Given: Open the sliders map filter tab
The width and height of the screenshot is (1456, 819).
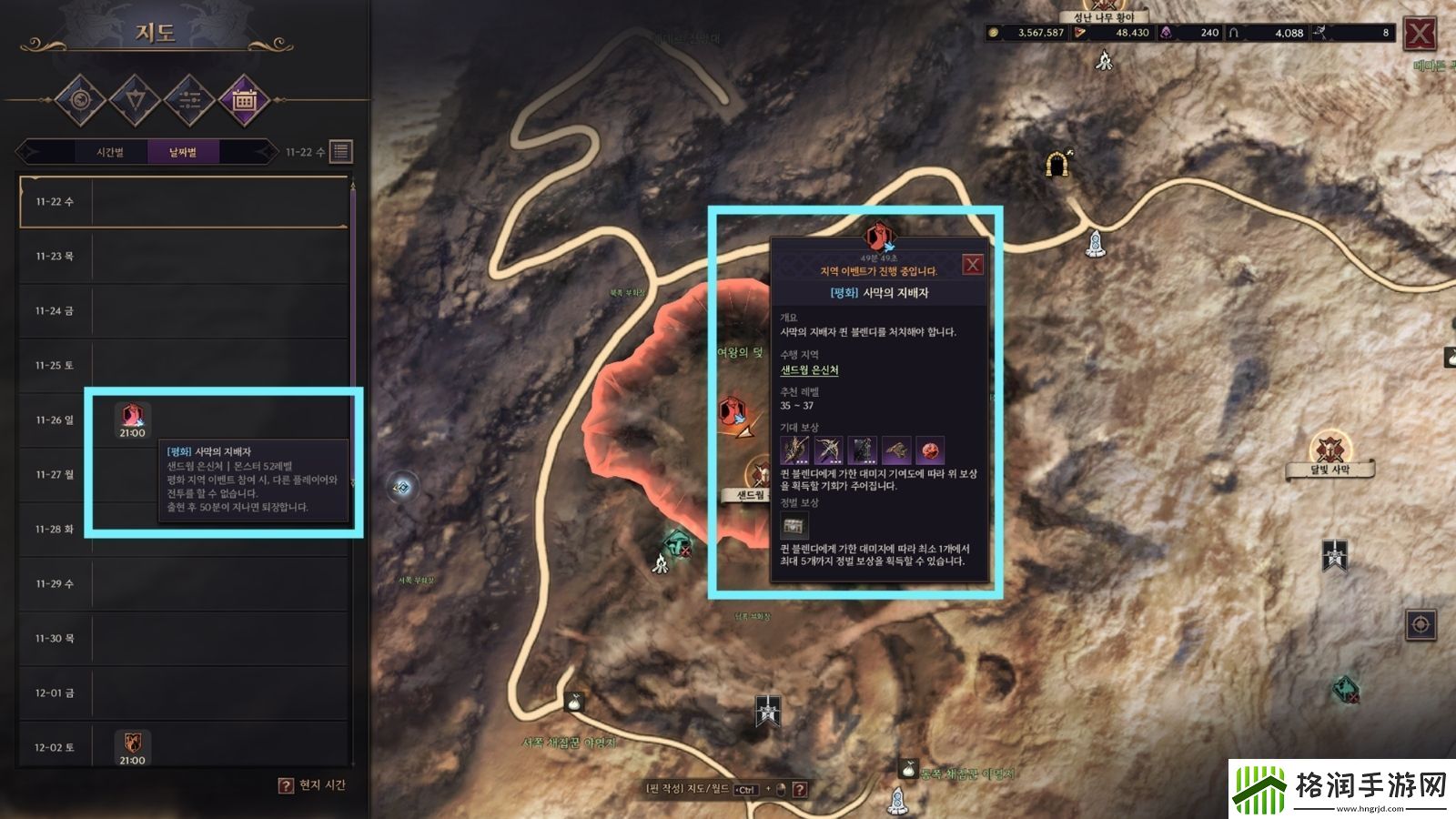Looking at the screenshot, I should pos(189,99).
